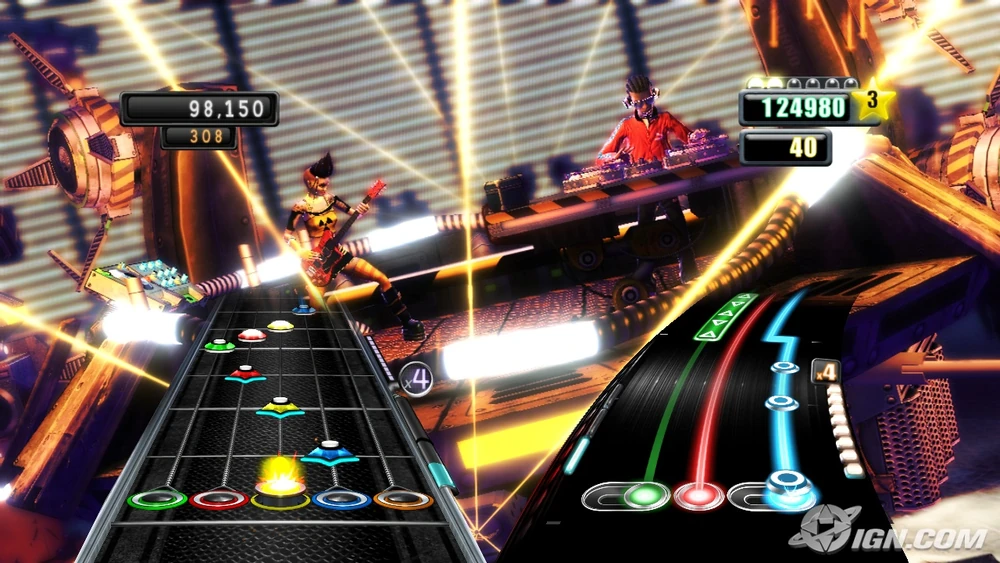This screenshot has height=563, width=1000.
Task: Hit the green guitar fret target
Action: pyautogui.click(x=158, y=499)
